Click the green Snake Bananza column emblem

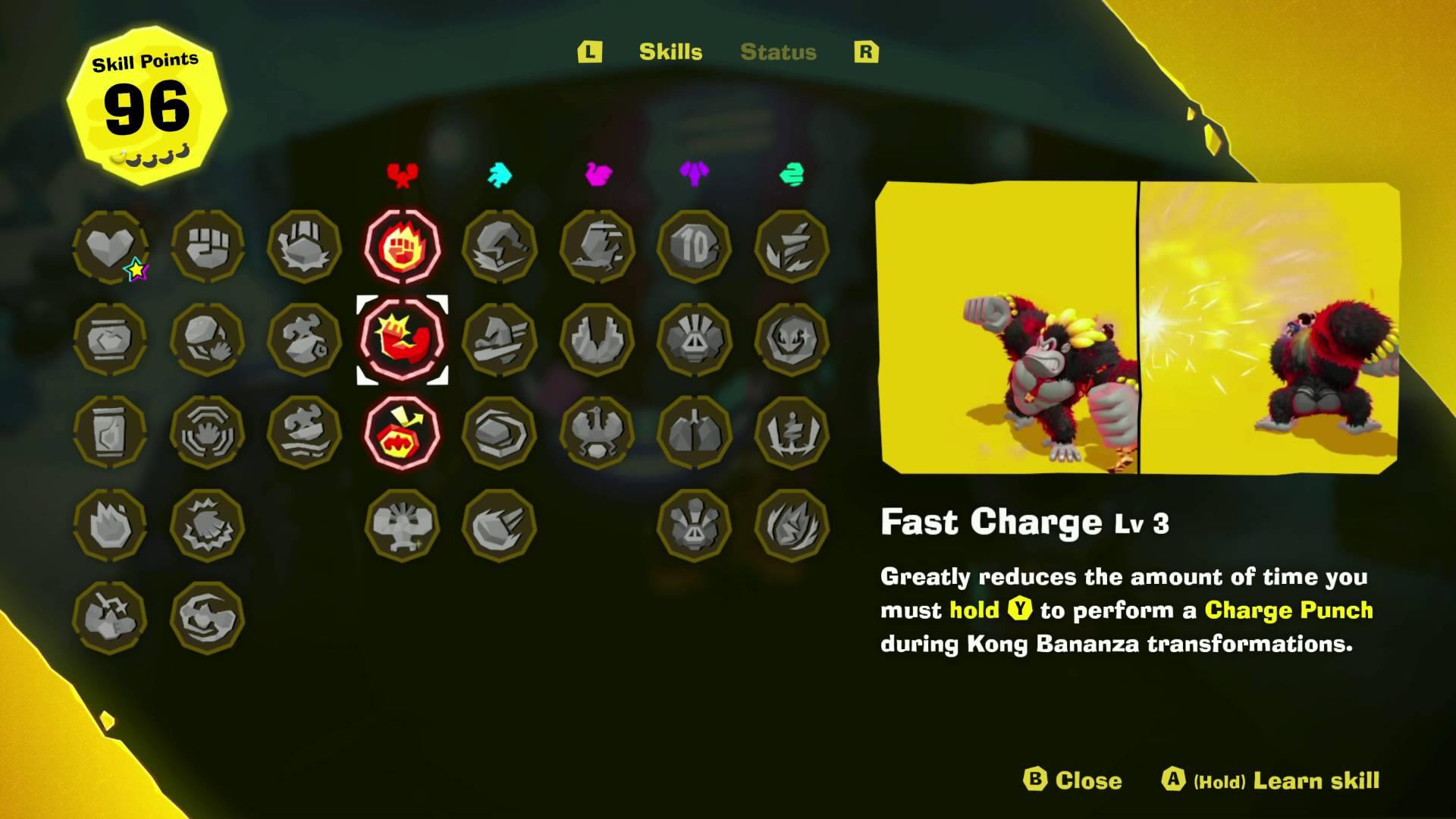click(x=792, y=175)
